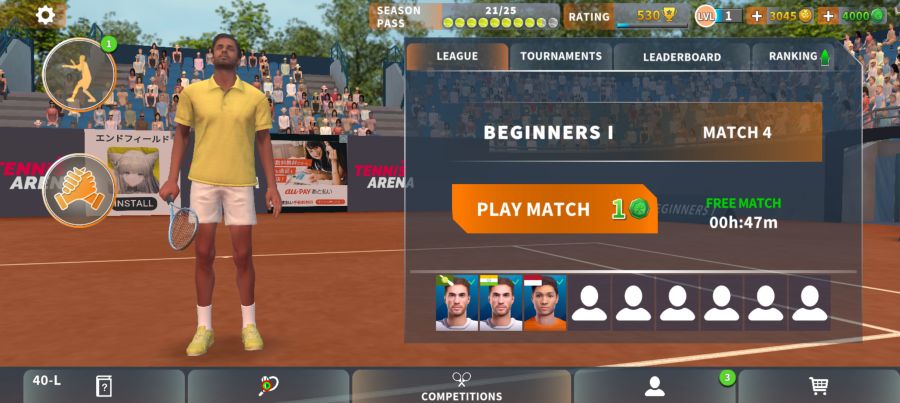
Task: Show the Leaderboard tab
Action: click(681, 57)
